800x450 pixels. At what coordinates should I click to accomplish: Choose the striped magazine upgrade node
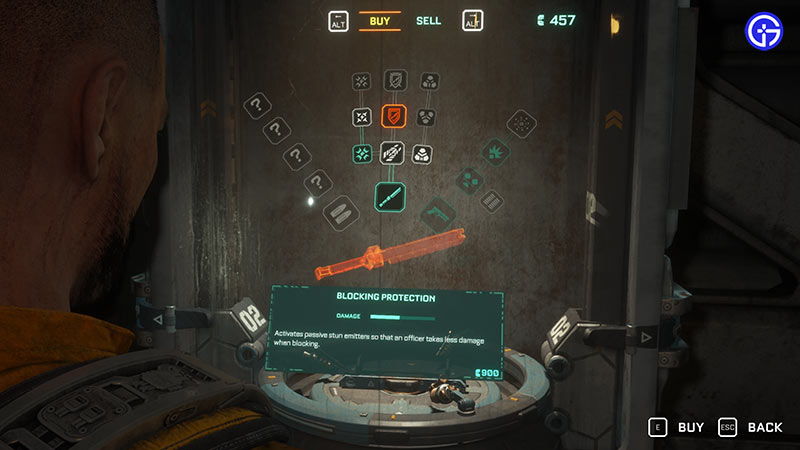[490, 202]
